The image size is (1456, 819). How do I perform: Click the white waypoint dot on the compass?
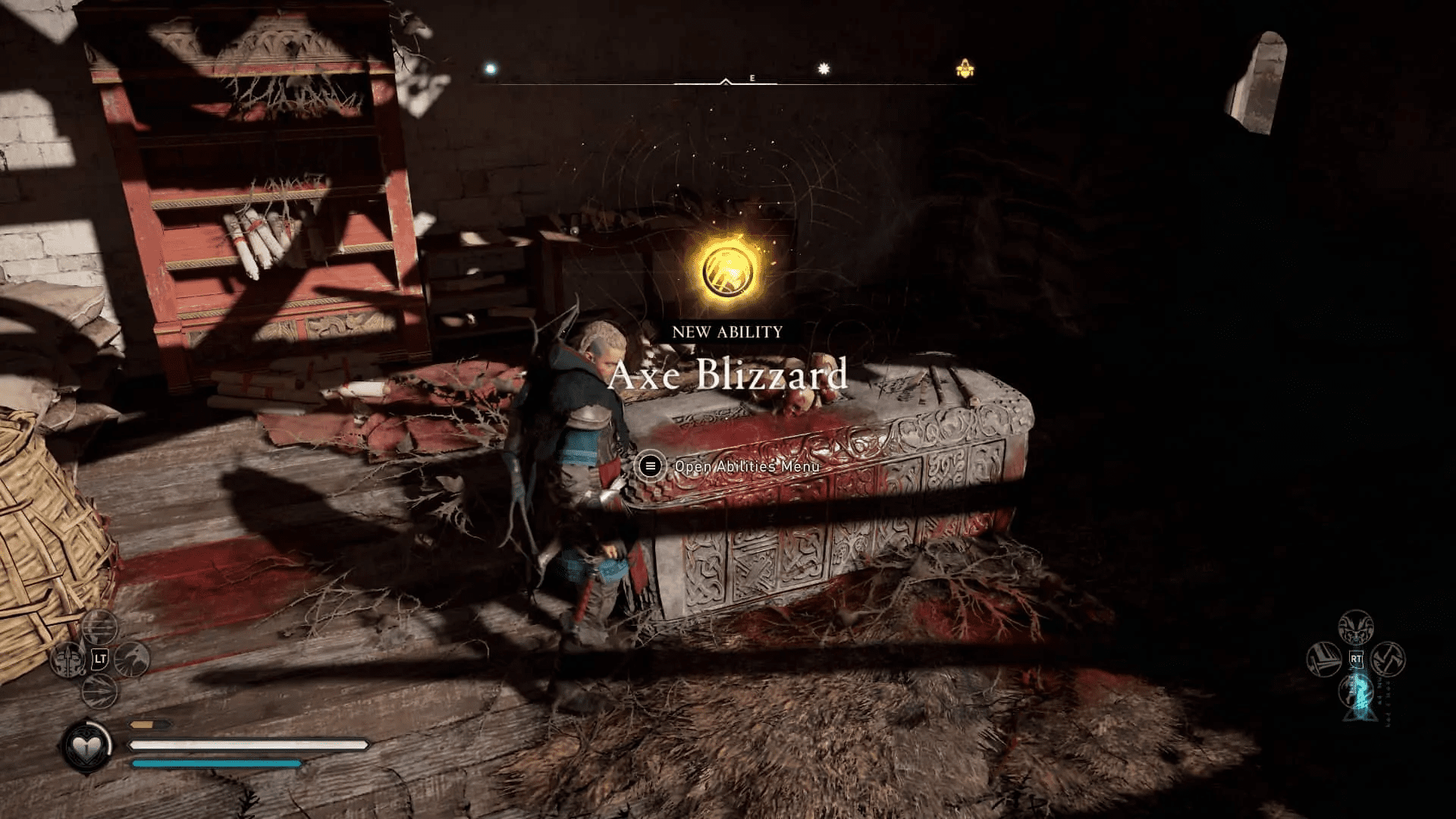pyautogui.click(x=491, y=68)
